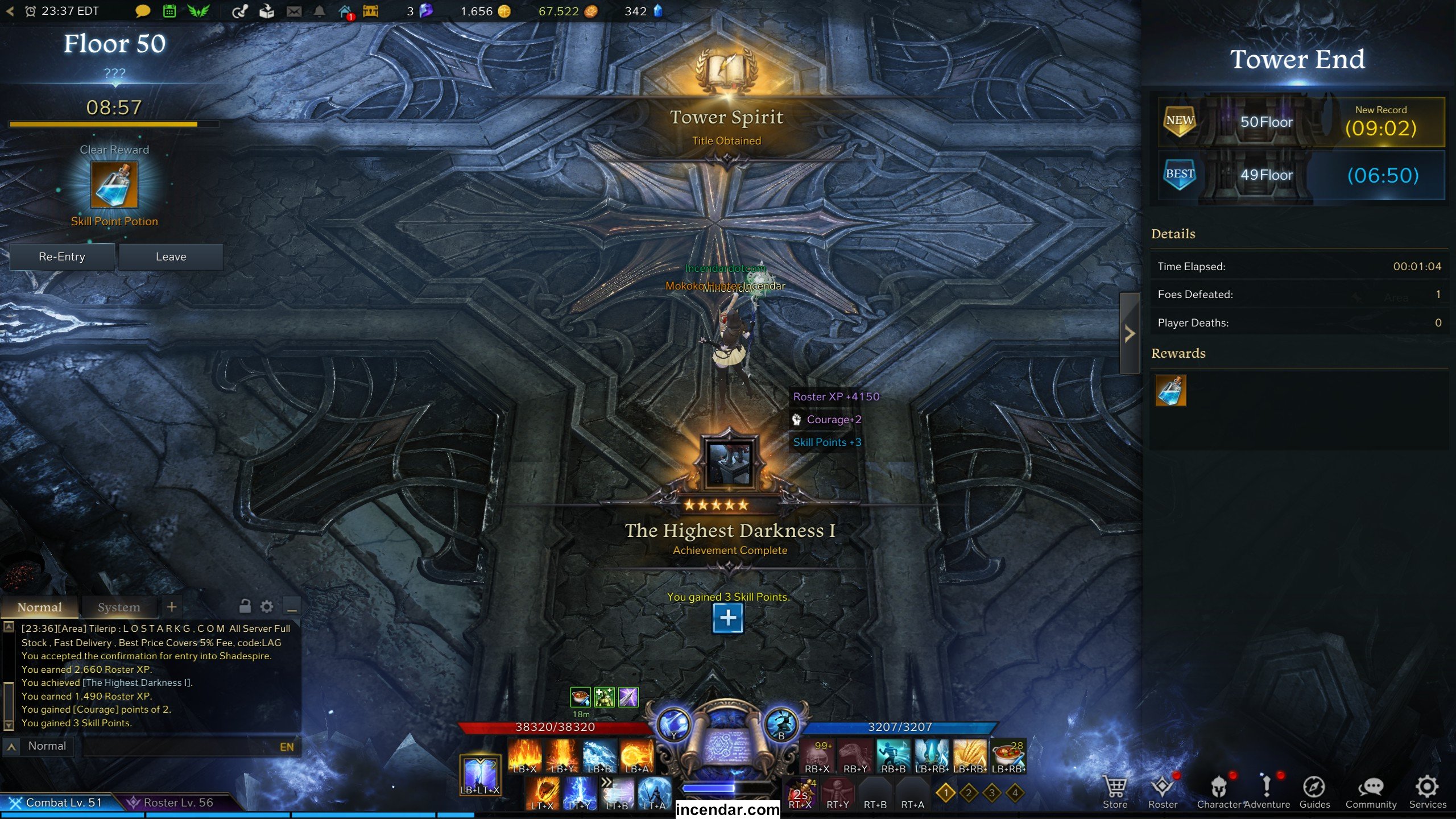This screenshot has height=819, width=1456.
Task: Open the Services gear menu
Action: tap(1427, 792)
